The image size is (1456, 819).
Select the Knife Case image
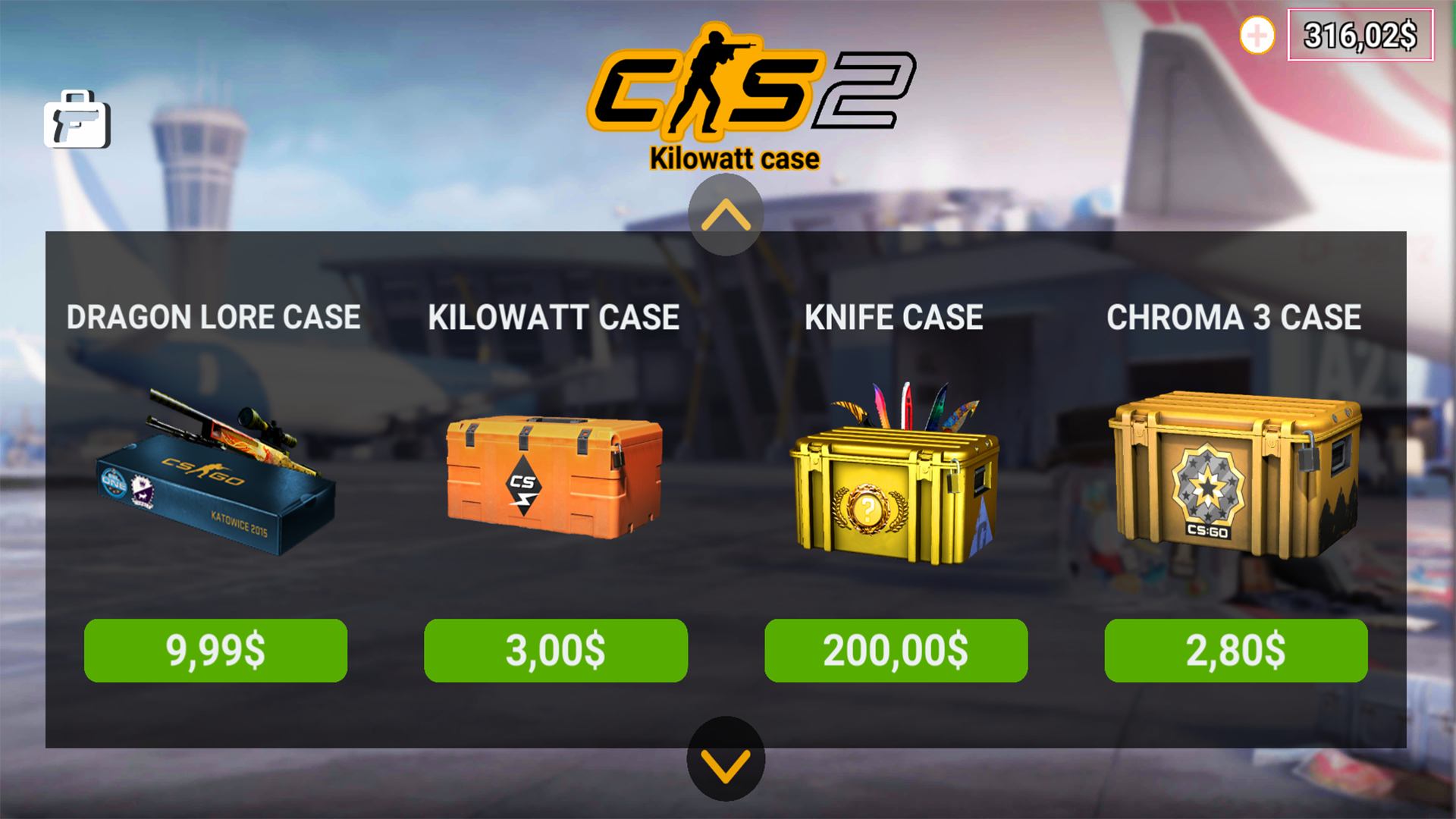click(x=895, y=485)
